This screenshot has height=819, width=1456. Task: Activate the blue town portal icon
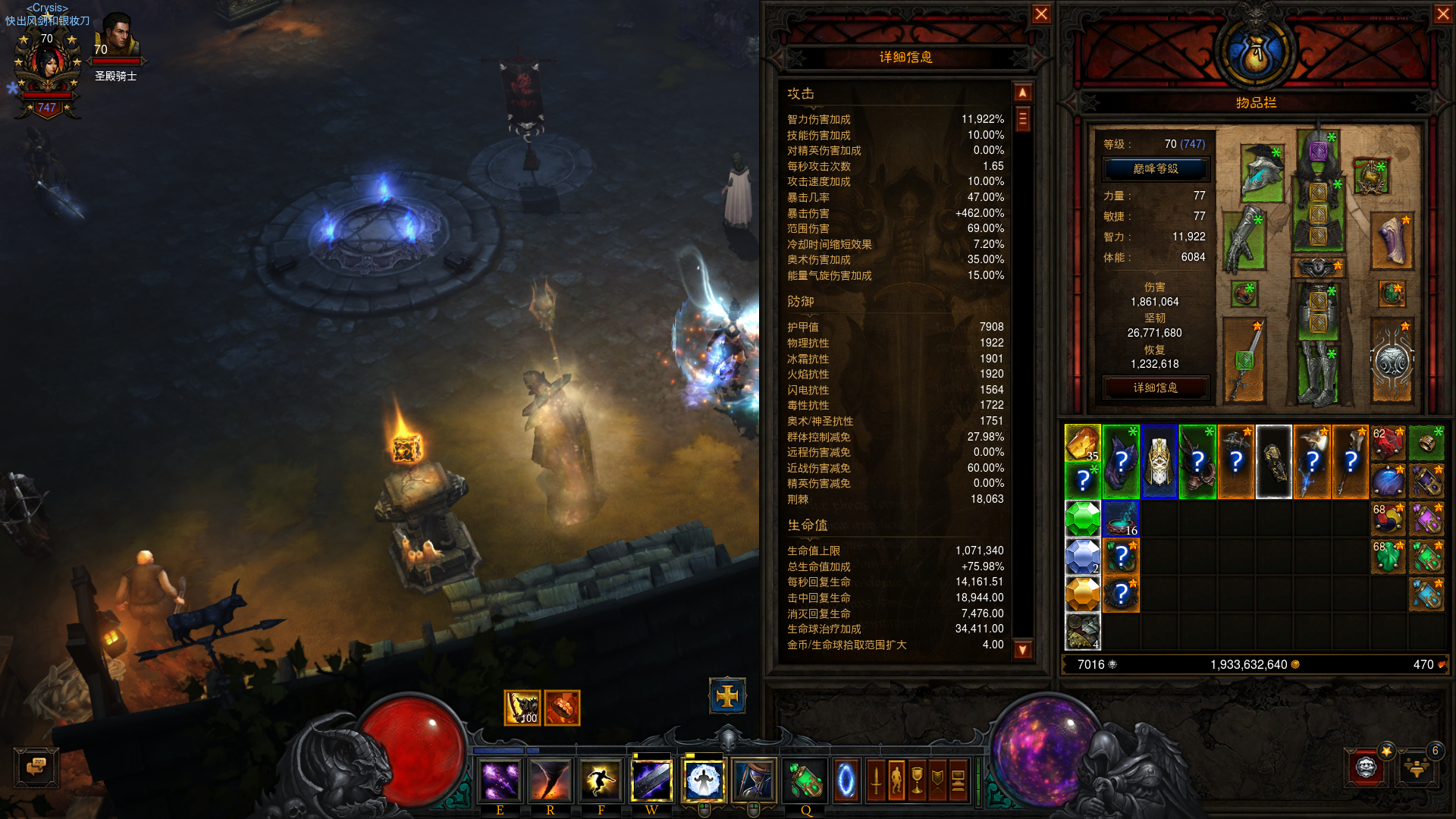(x=846, y=780)
